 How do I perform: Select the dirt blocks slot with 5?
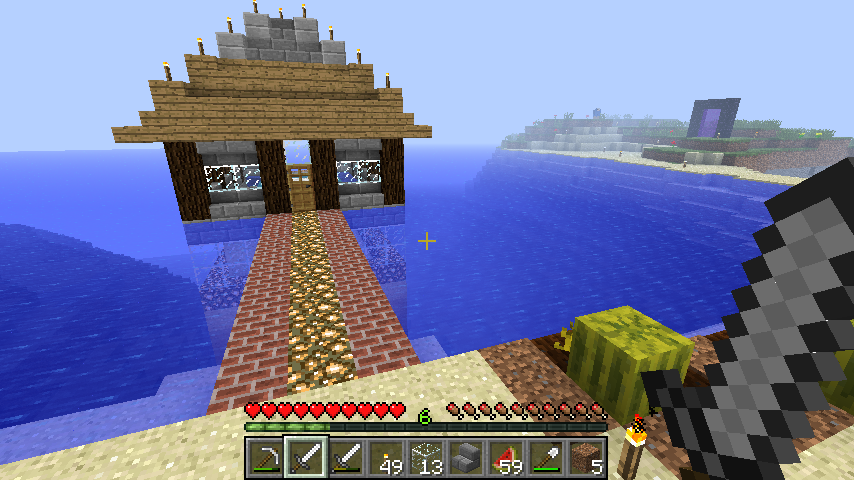pyautogui.click(x=586, y=458)
